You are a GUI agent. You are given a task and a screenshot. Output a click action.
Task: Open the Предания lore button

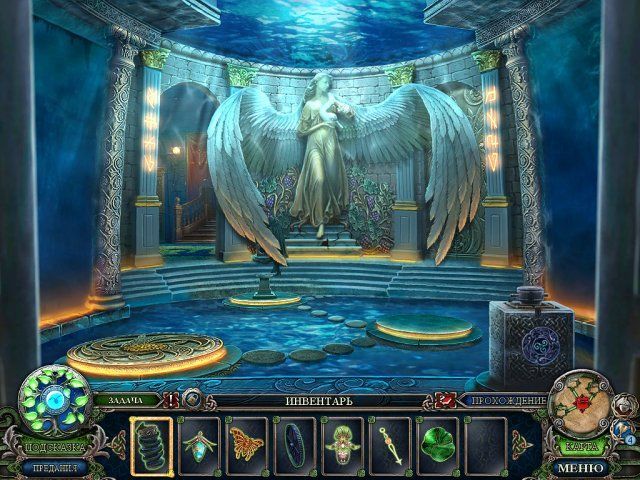[52, 466]
